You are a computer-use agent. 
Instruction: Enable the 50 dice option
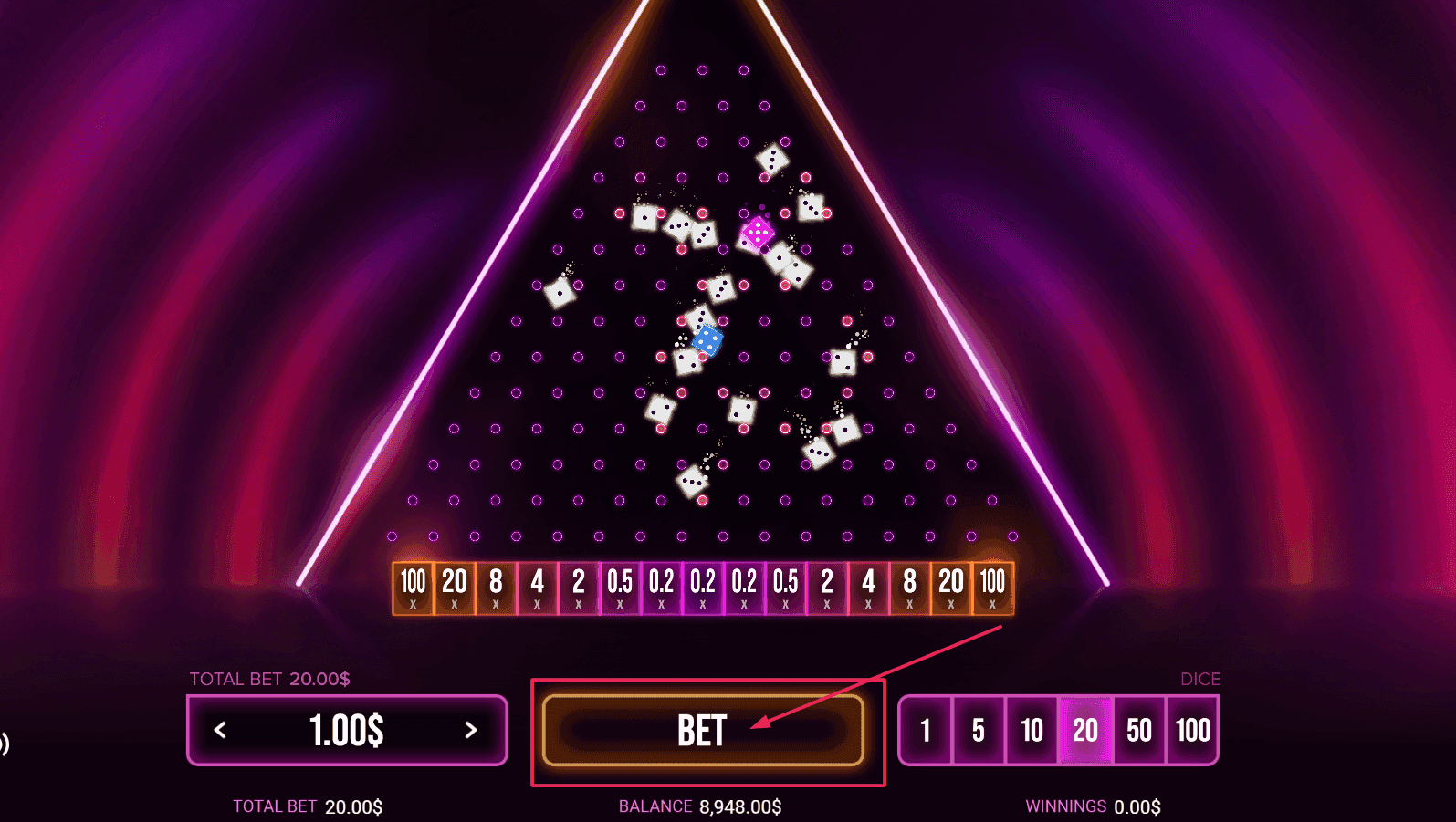(x=1138, y=730)
